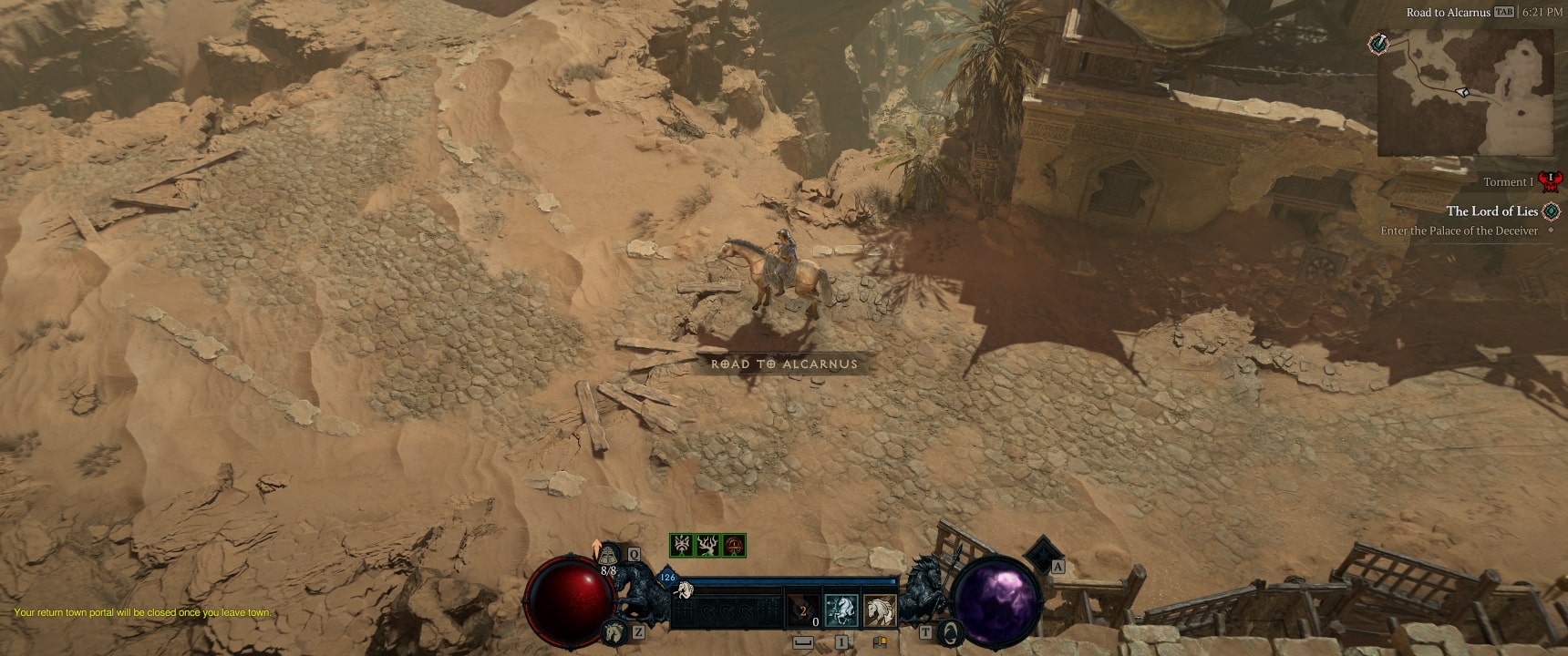Select The Lord of Lies quest tracker
This screenshot has width=1568, height=656.
coord(1491,211)
